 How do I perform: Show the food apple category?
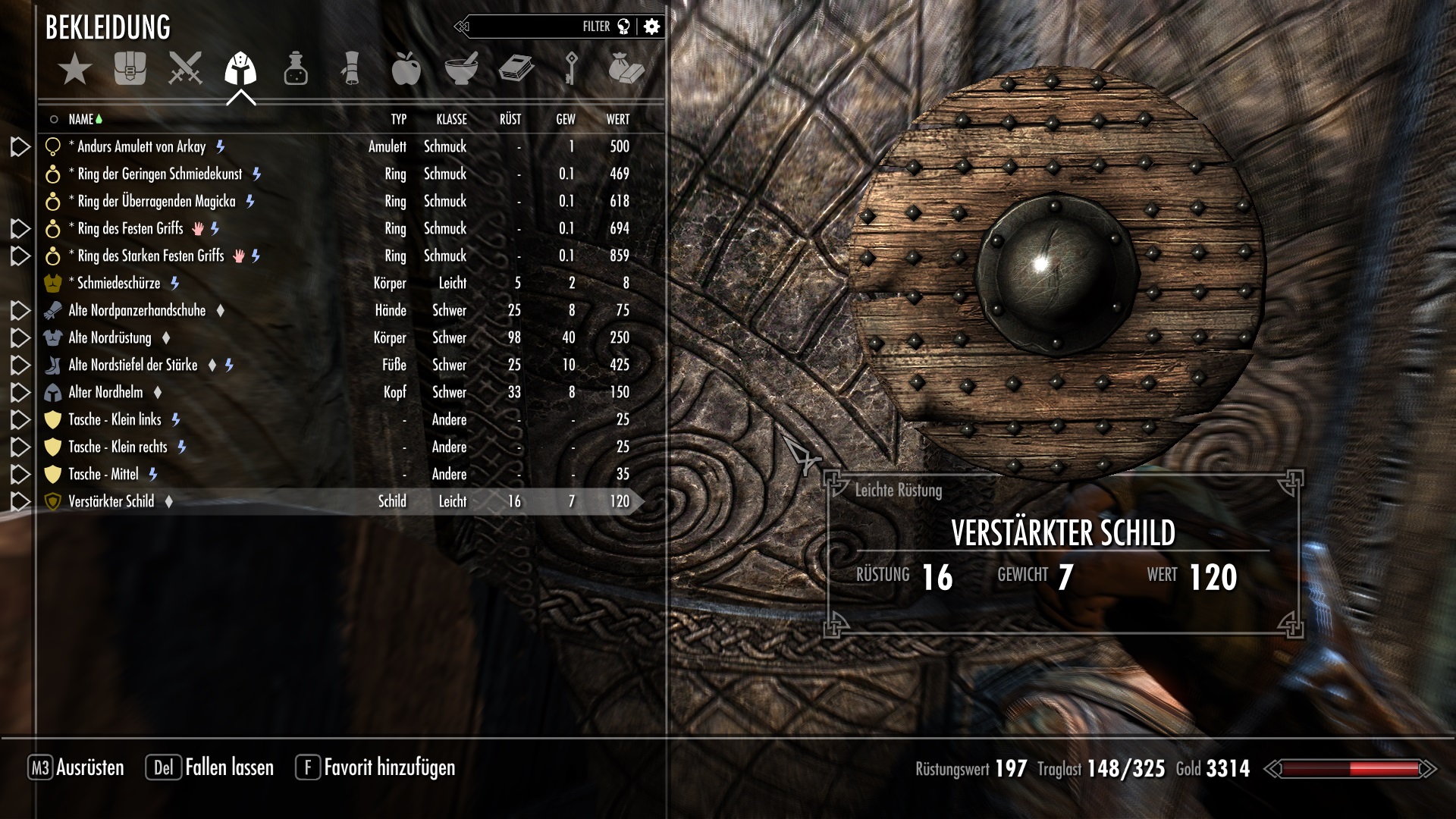click(406, 69)
